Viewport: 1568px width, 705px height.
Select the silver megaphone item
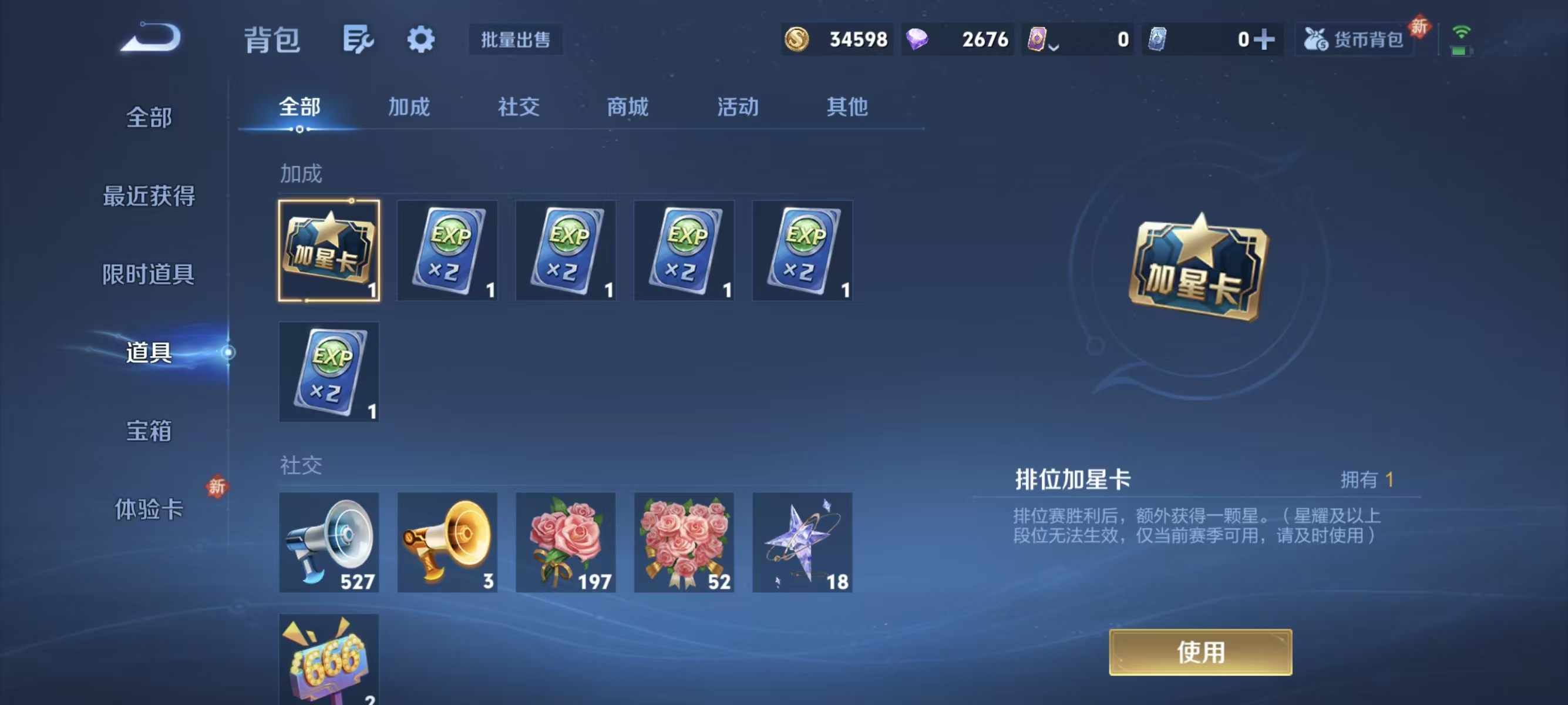tap(329, 542)
